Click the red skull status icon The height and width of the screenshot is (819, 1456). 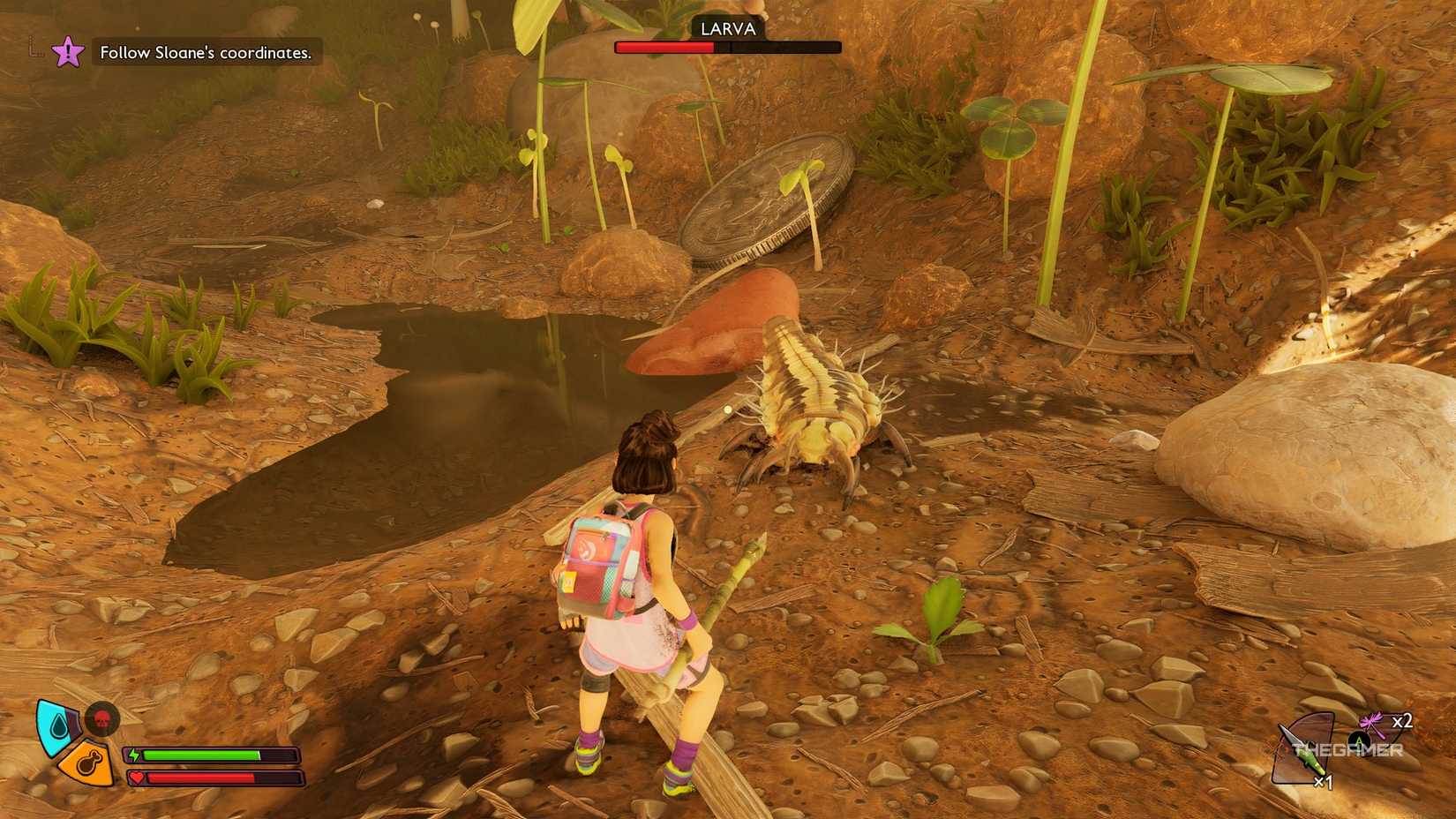(102, 718)
